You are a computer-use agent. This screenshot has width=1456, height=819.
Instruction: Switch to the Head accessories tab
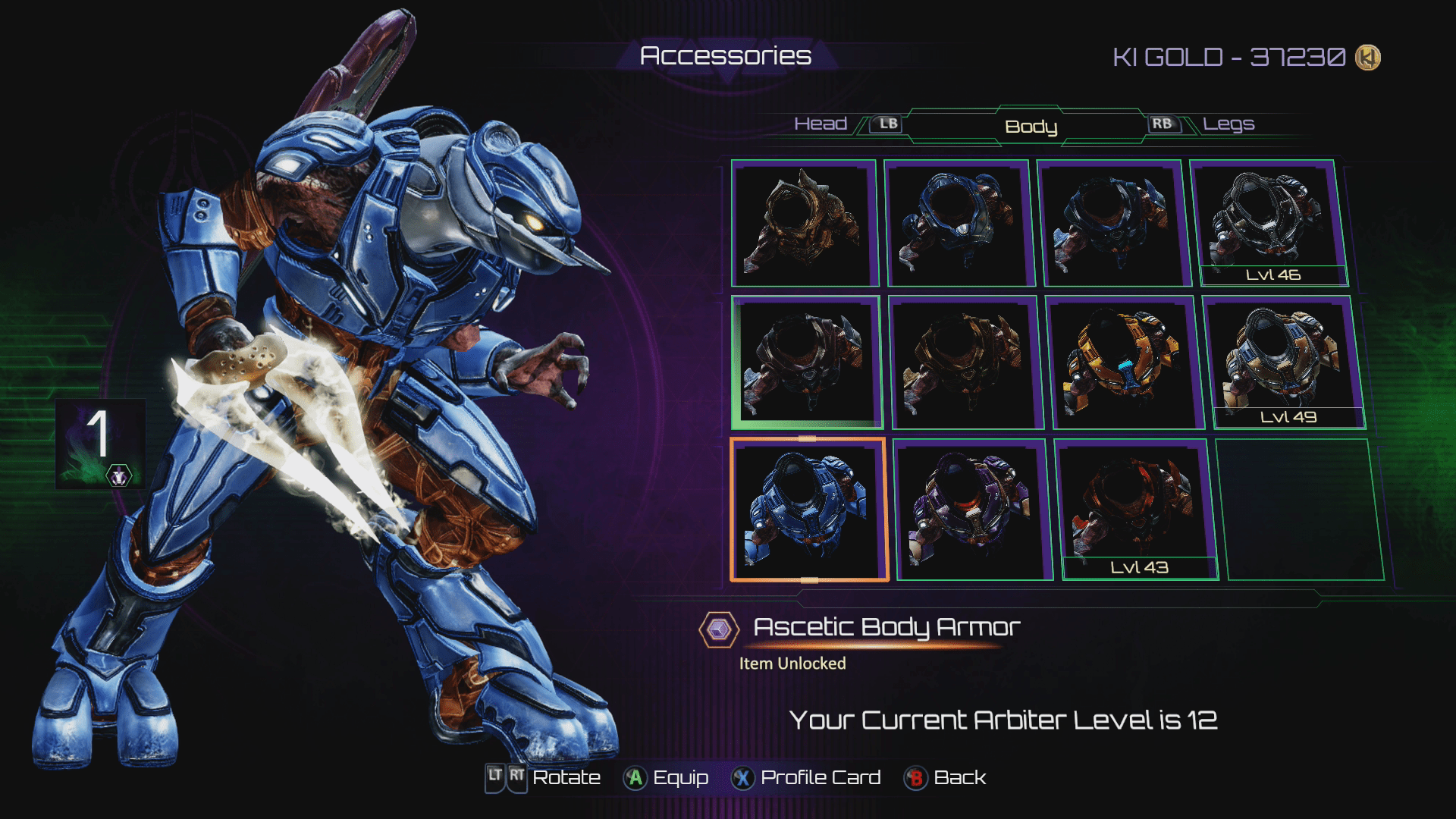pyautogui.click(x=821, y=124)
